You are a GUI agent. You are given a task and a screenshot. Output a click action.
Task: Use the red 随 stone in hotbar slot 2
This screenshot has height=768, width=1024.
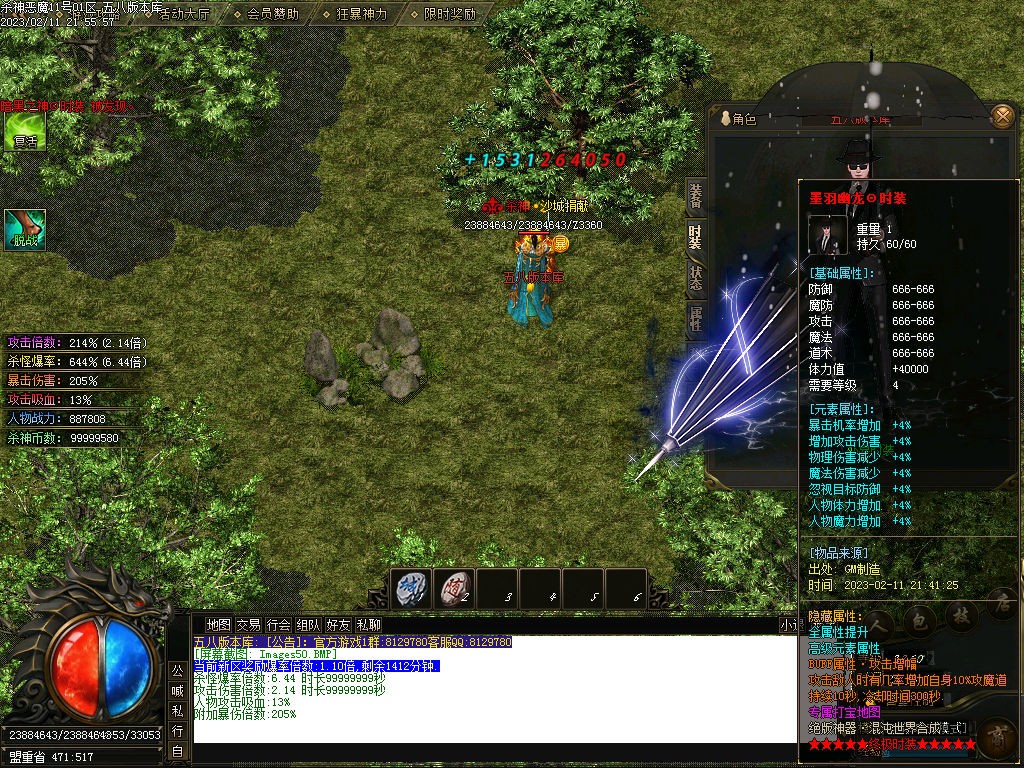[x=455, y=588]
